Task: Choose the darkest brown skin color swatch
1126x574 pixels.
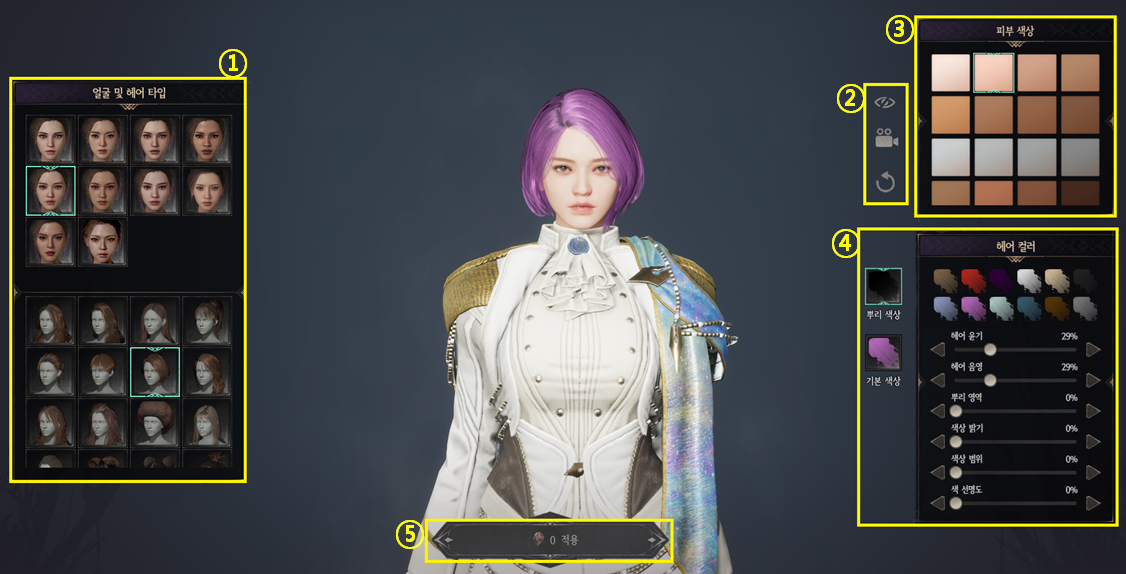Action: tap(1080, 193)
